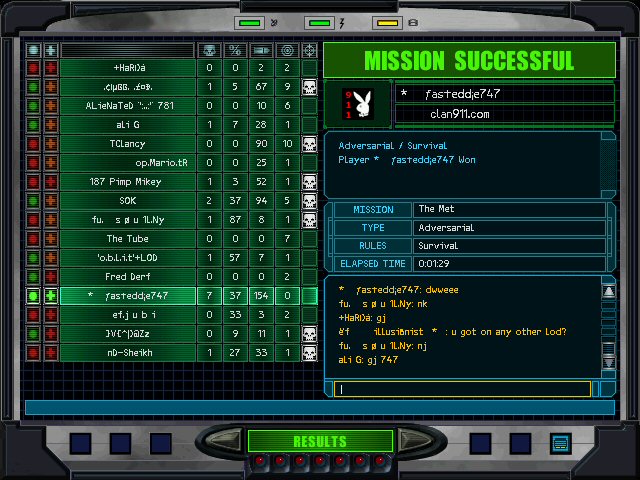The height and width of the screenshot is (480, 640).
Task: Click the medic cross column header
Action: (50, 50)
